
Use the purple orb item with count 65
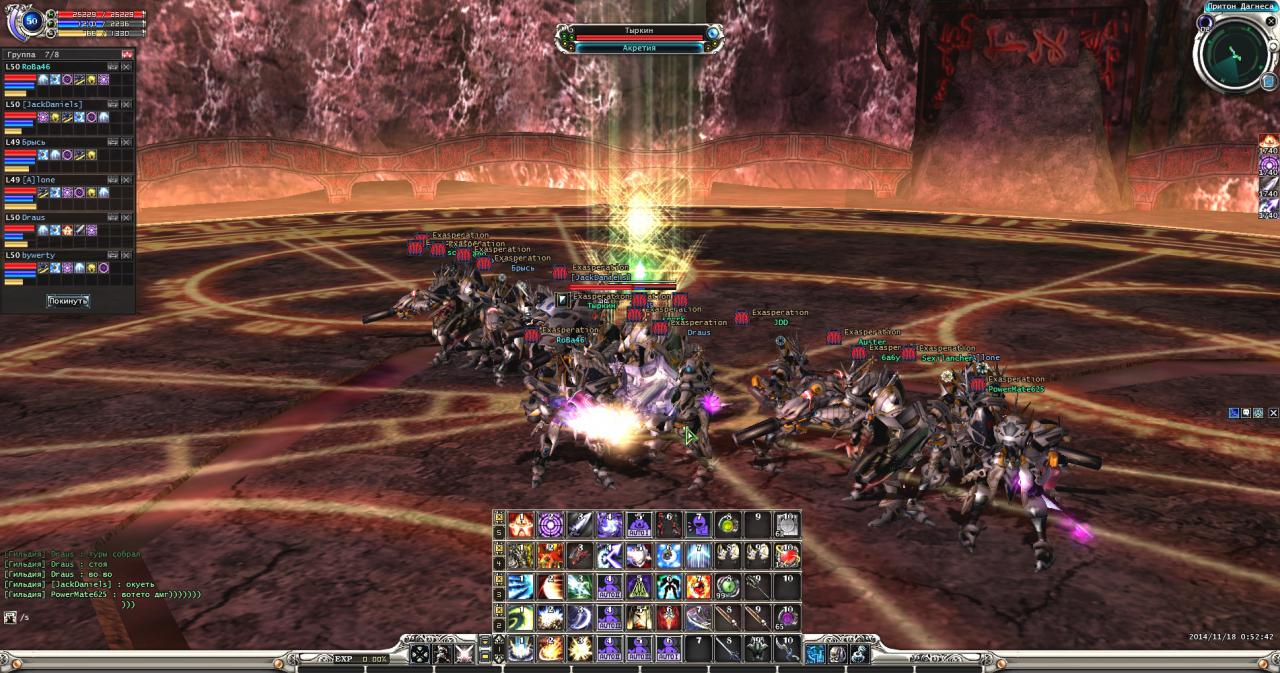[x=787, y=617]
